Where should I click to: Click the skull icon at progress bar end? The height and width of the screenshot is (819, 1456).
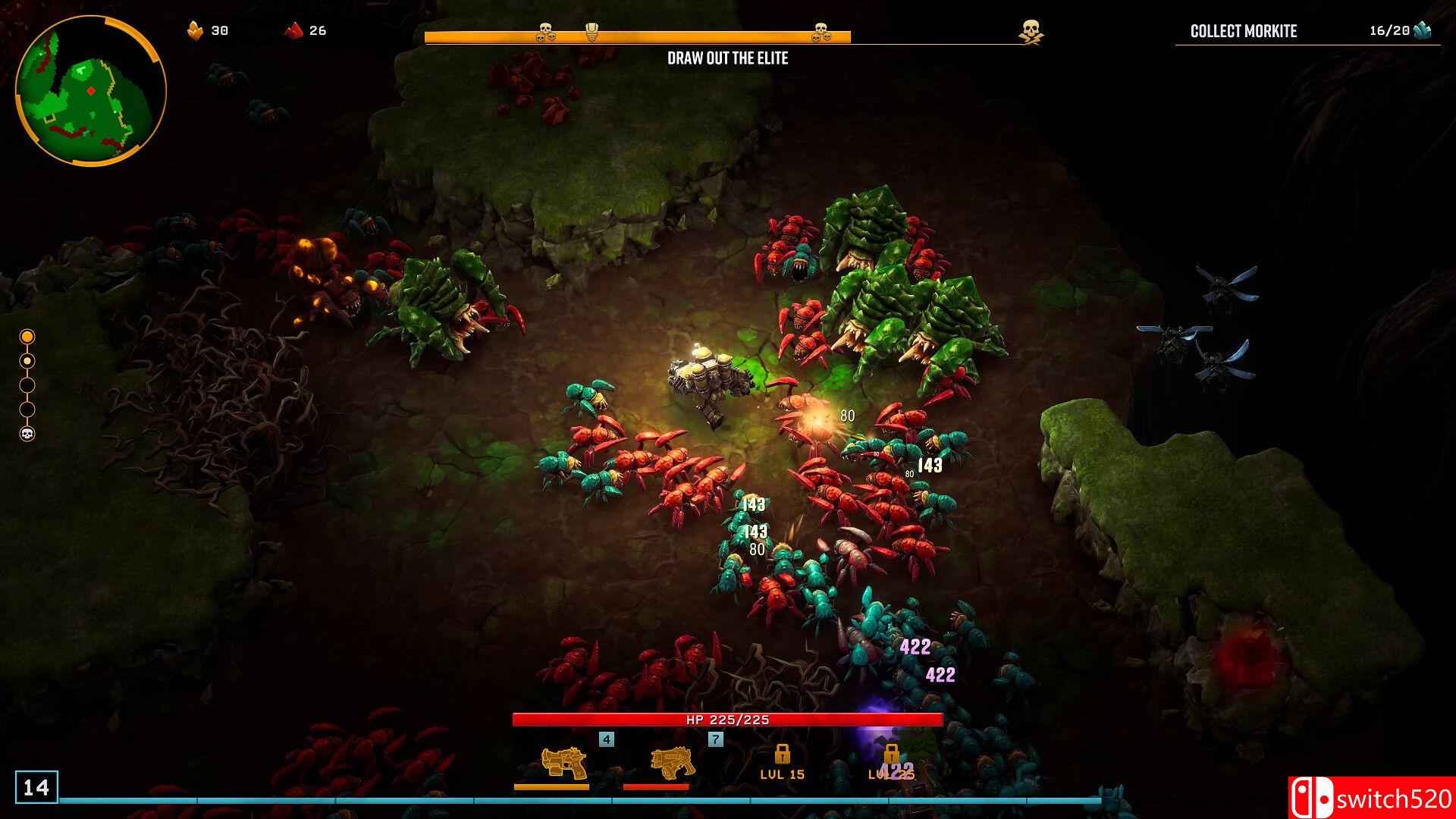(820, 31)
